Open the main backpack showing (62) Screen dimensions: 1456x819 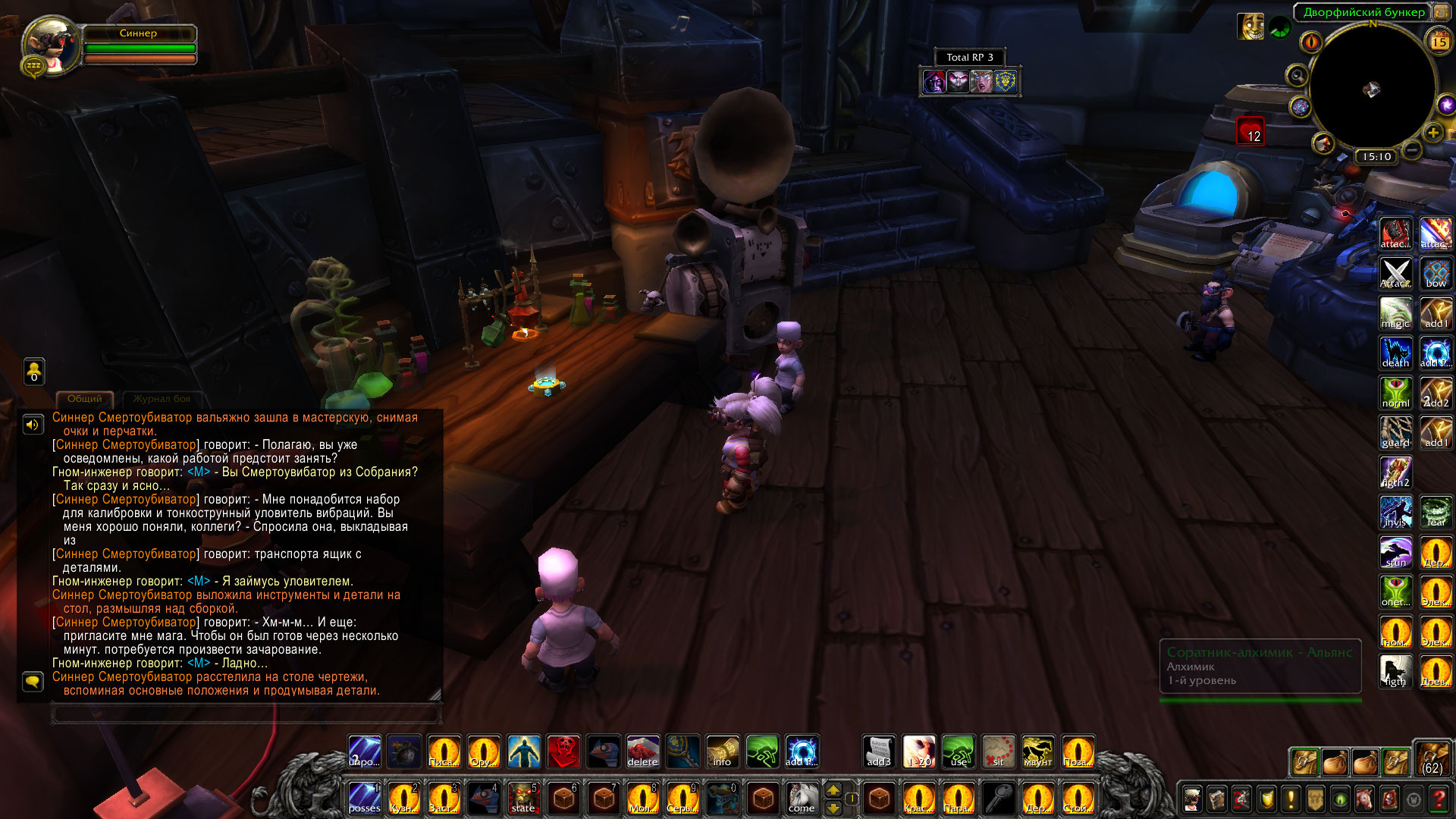(x=1432, y=758)
